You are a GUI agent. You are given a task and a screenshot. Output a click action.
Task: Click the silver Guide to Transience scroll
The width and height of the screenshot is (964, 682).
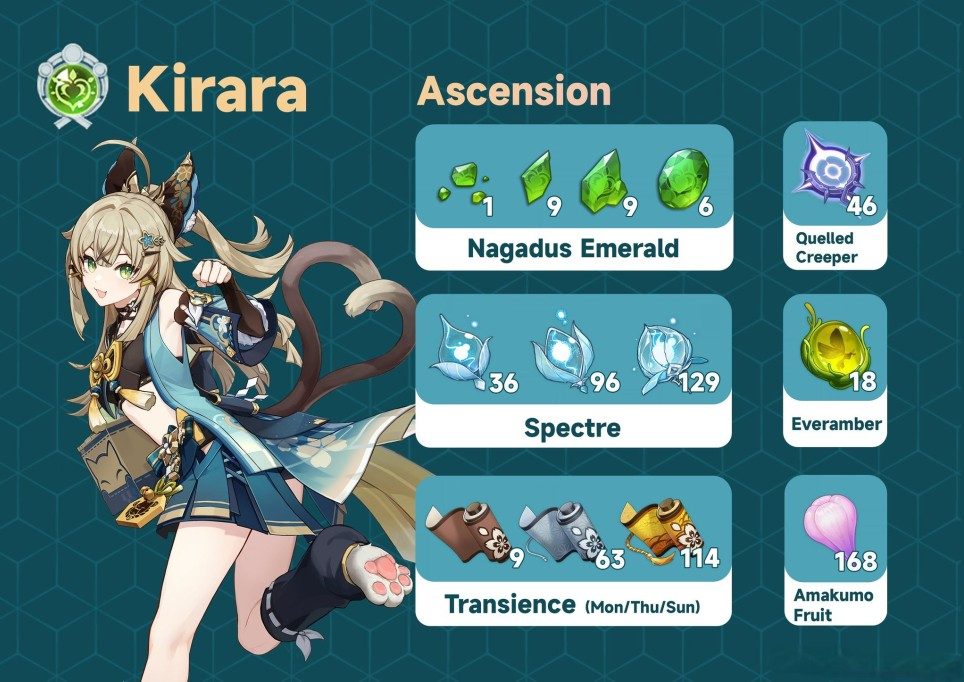click(554, 530)
